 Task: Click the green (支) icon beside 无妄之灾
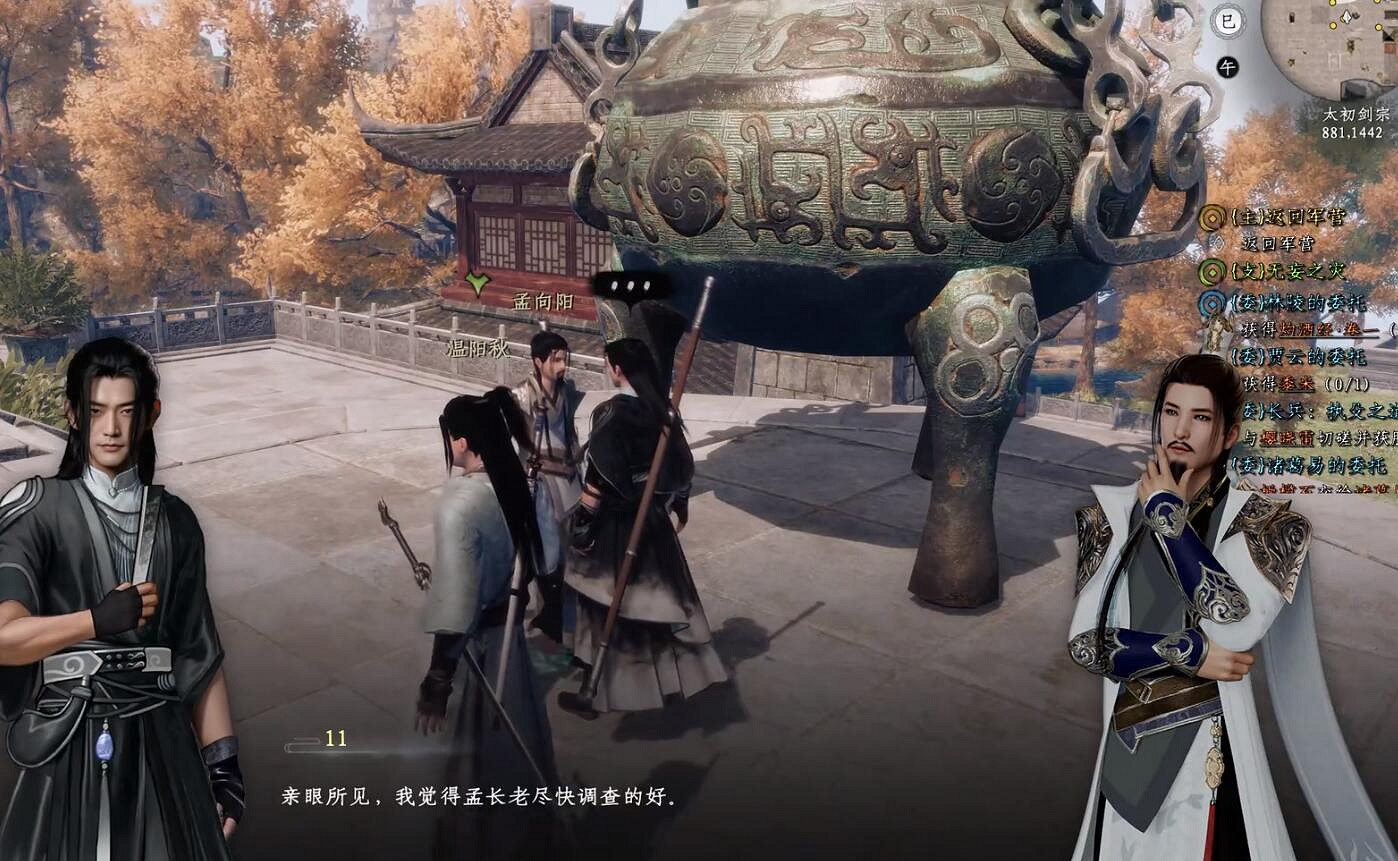pyautogui.click(x=1213, y=270)
